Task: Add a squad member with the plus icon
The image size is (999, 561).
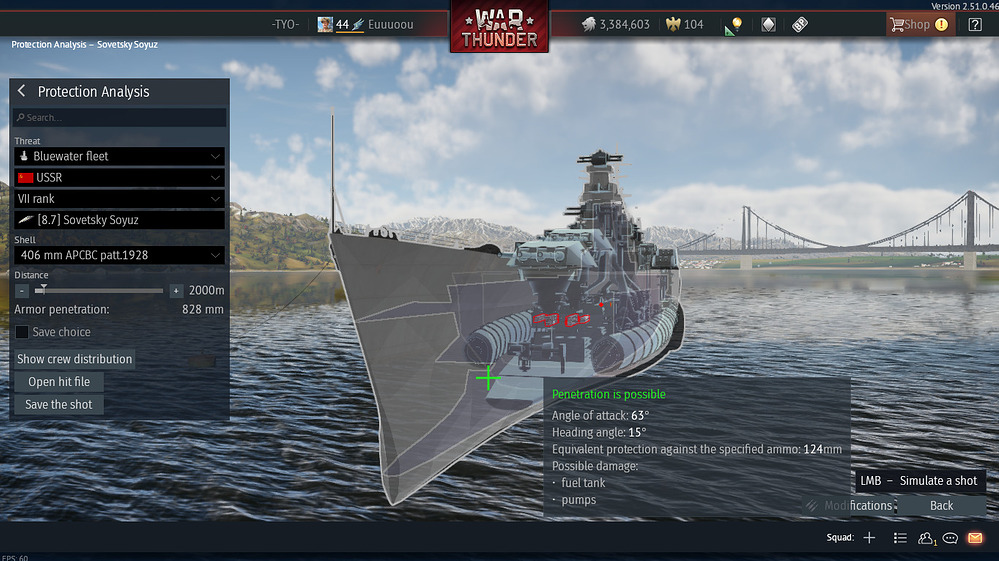Action: (x=869, y=538)
